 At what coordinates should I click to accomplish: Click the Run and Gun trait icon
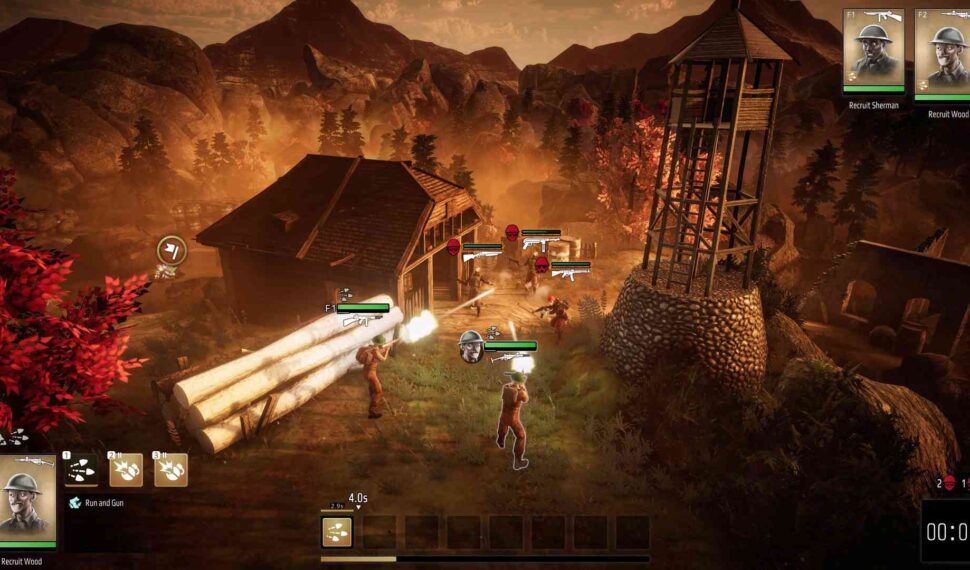pos(74,503)
